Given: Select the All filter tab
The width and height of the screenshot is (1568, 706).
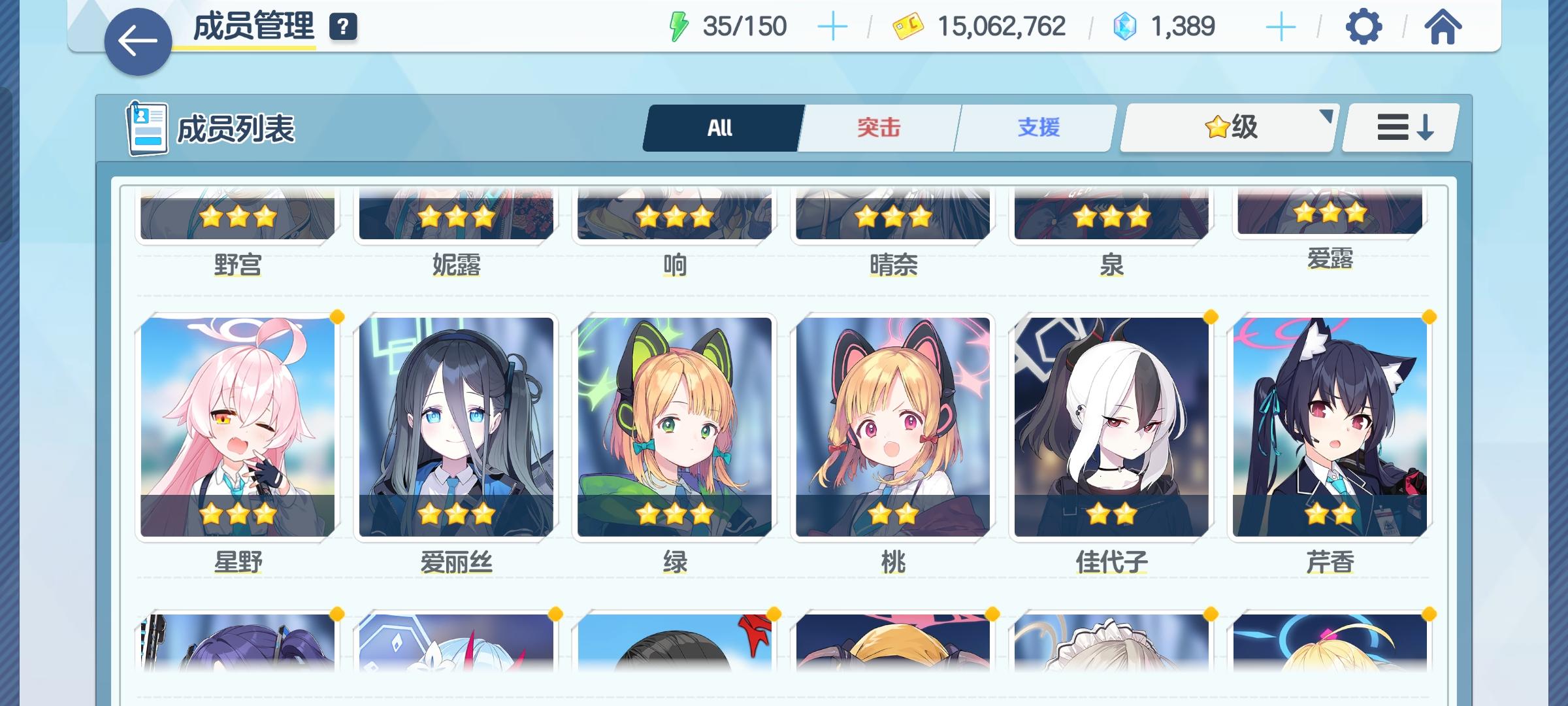Looking at the screenshot, I should click(721, 128).
